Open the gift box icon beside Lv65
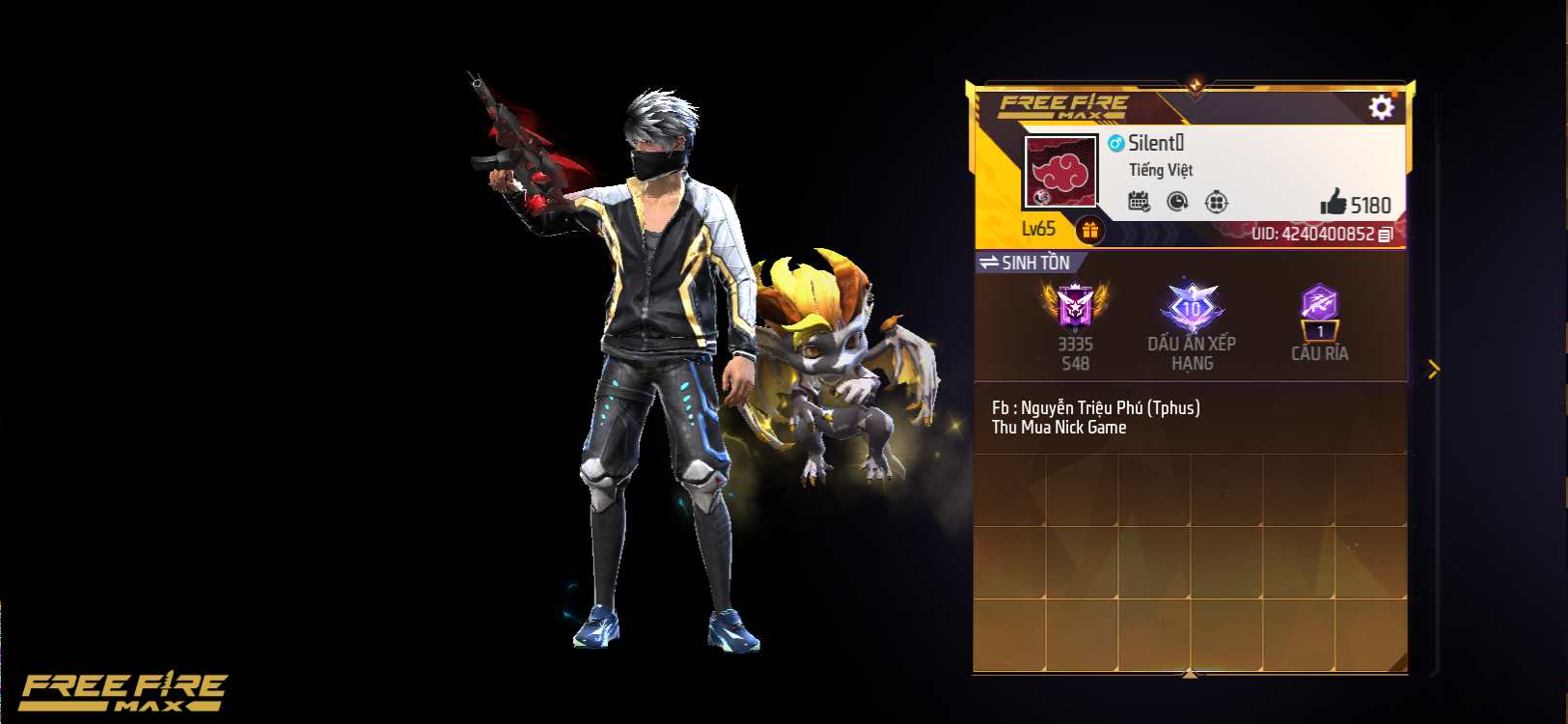 point(1089,229)
